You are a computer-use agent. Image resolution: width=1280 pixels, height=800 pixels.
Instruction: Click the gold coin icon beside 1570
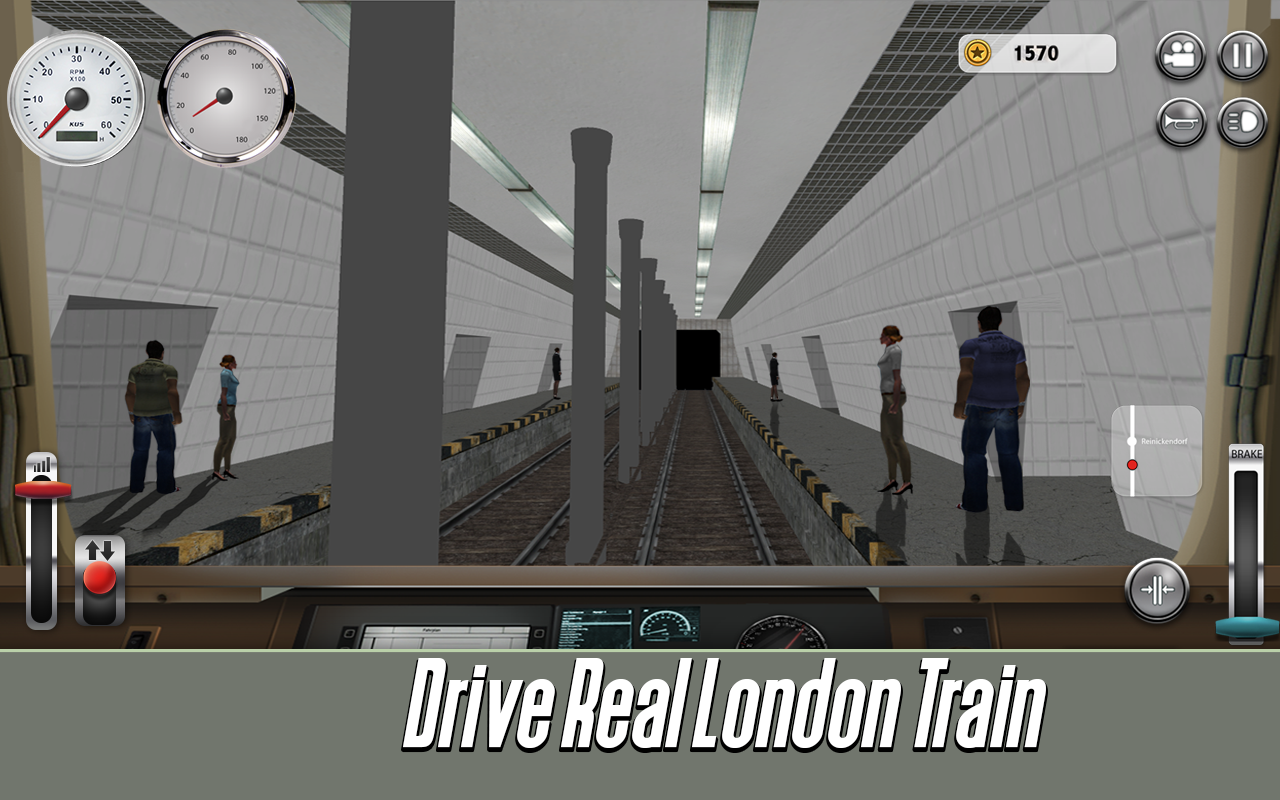[x=978, y=54]
